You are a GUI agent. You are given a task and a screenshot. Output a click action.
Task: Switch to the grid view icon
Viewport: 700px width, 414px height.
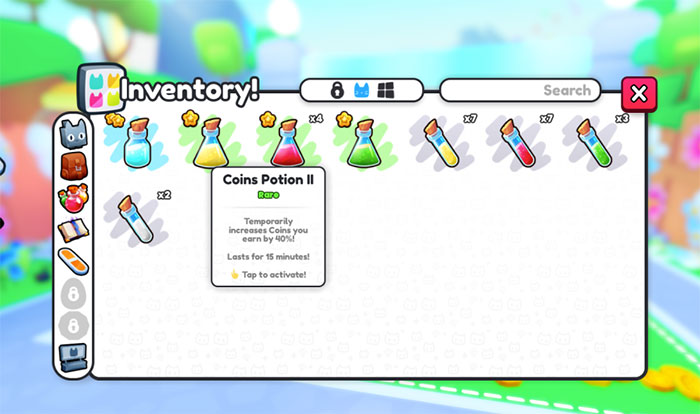[386, 91]
